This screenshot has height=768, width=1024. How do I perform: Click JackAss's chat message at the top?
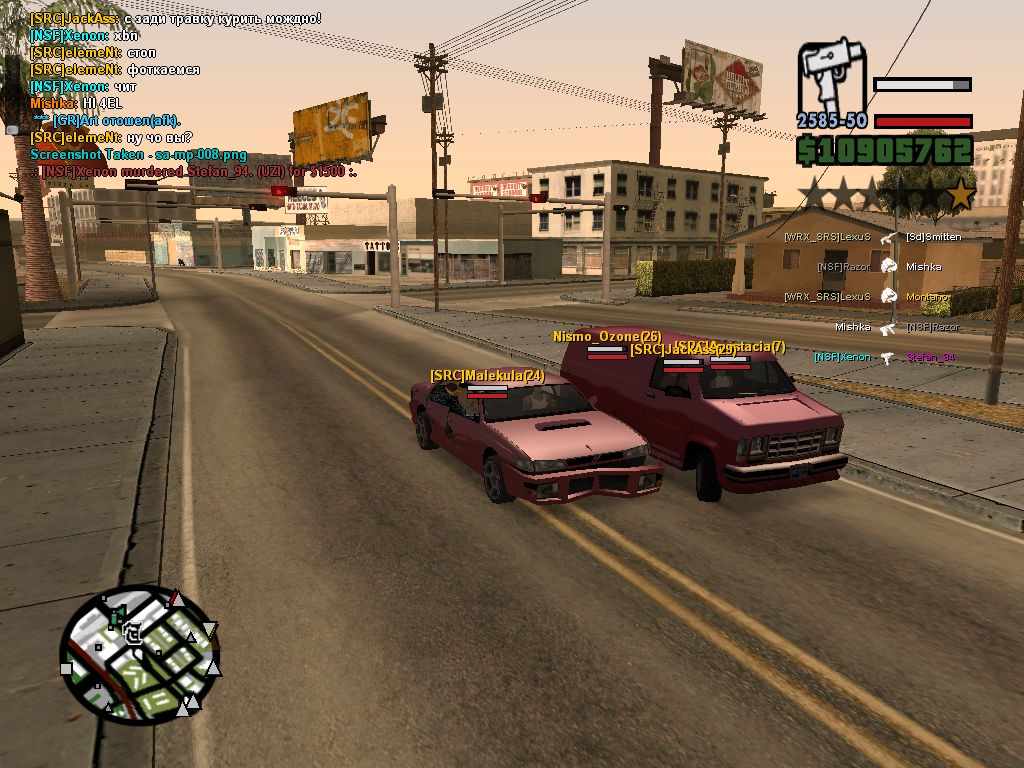click(176, 18)
